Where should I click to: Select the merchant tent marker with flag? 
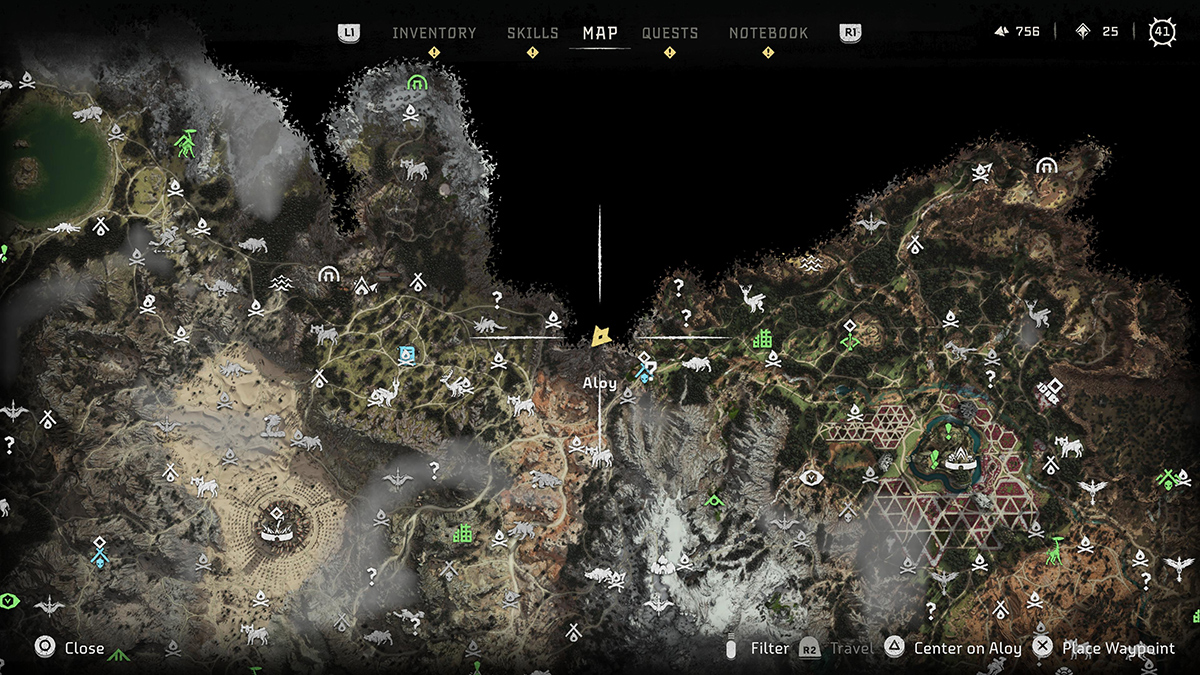click(x=363, y=287)
